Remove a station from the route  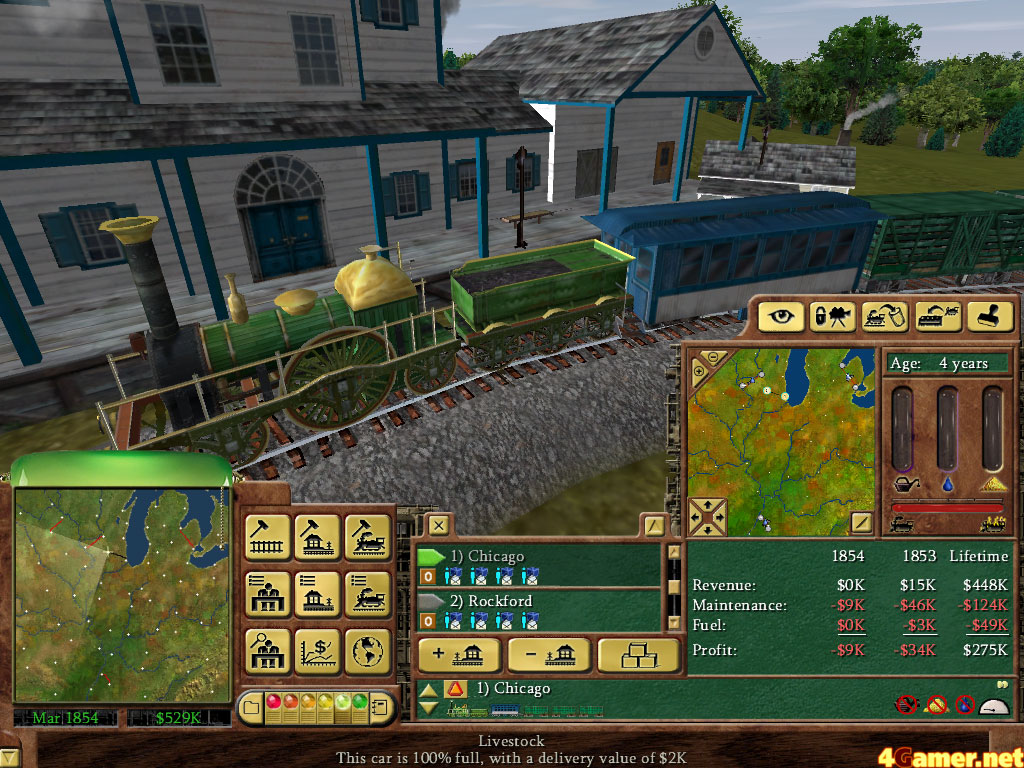548,655
